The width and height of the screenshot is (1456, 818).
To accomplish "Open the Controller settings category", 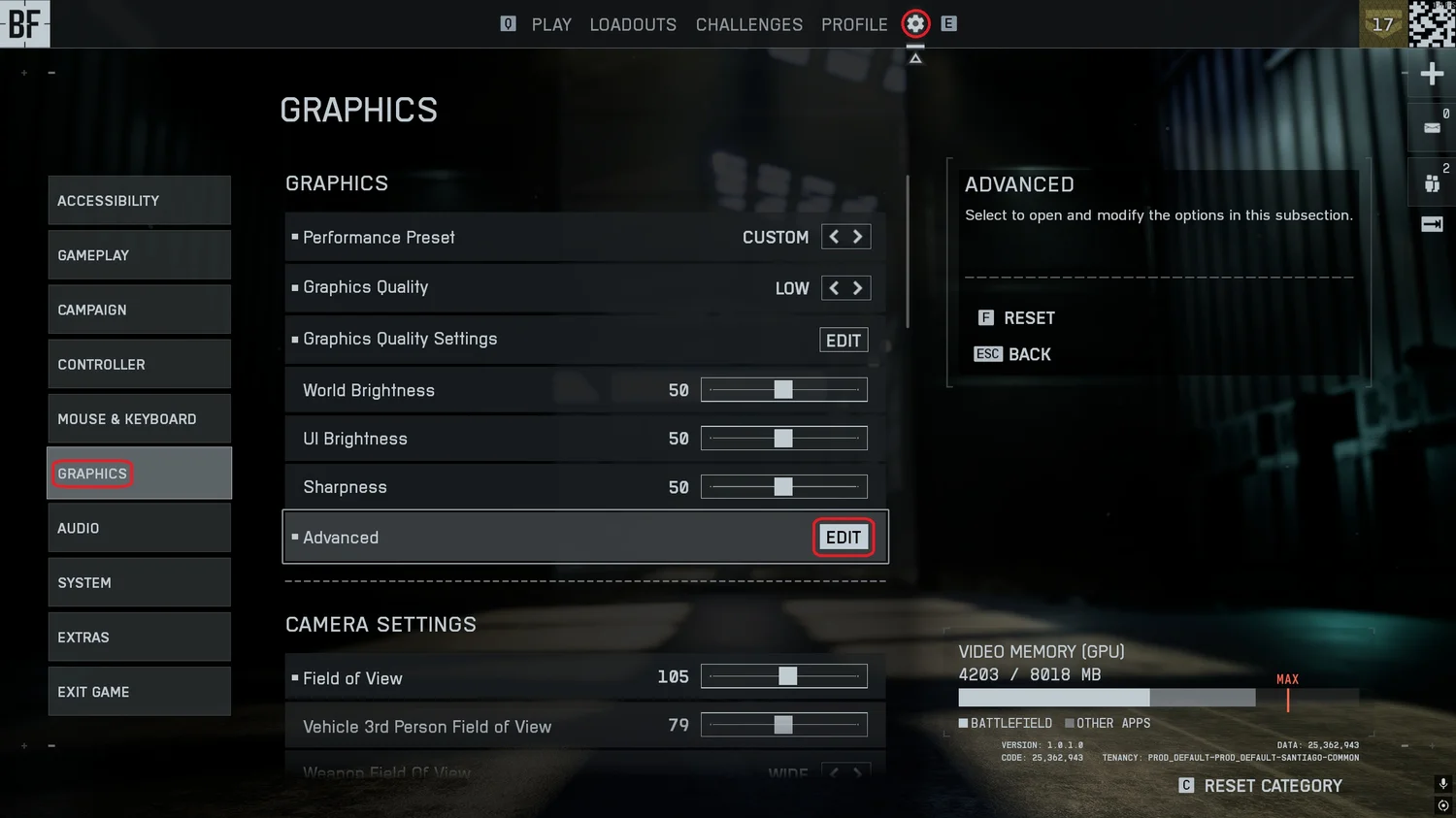I will [x=139, y=364].
